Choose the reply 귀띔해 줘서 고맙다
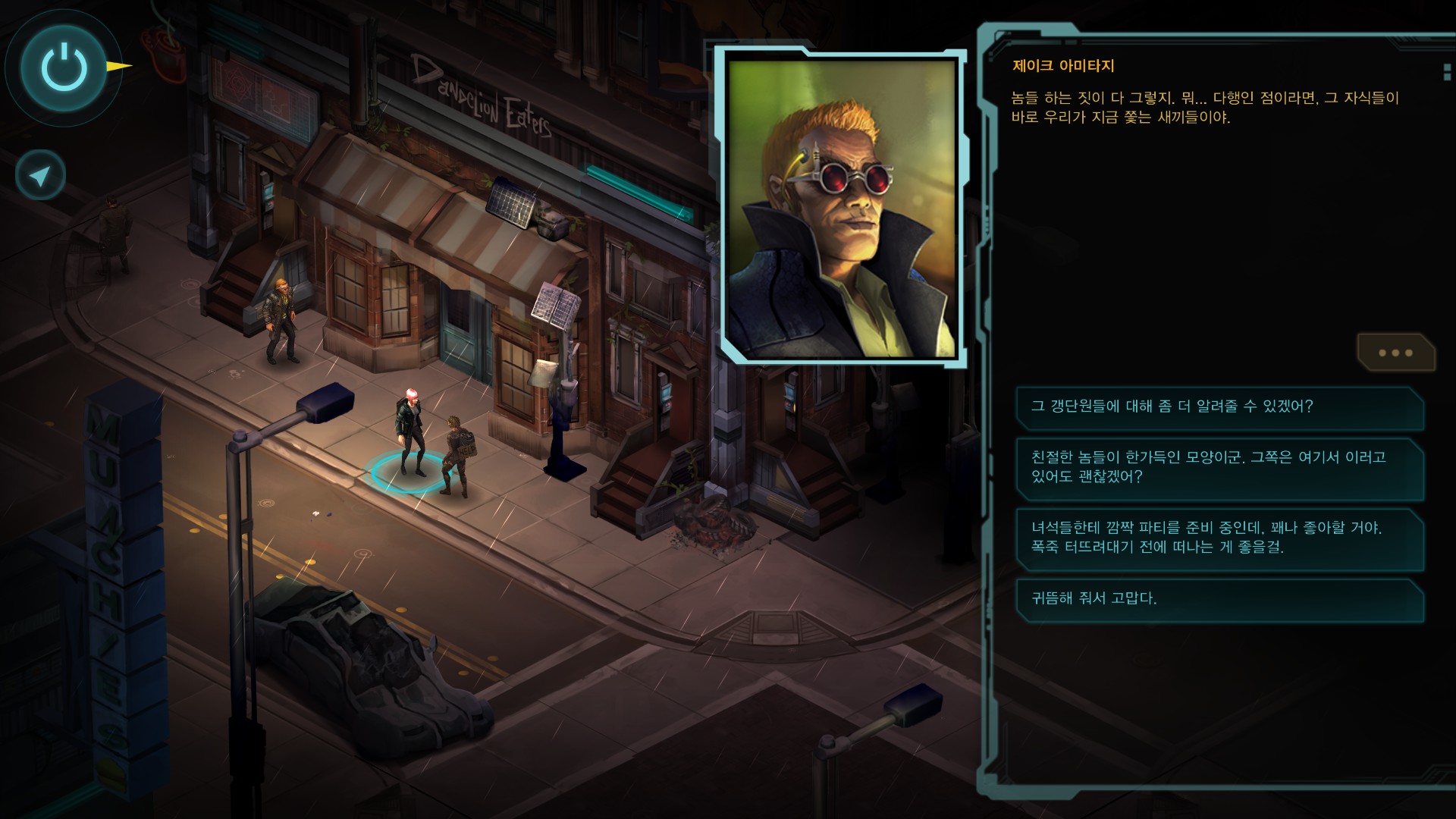 coord(1219,599)
